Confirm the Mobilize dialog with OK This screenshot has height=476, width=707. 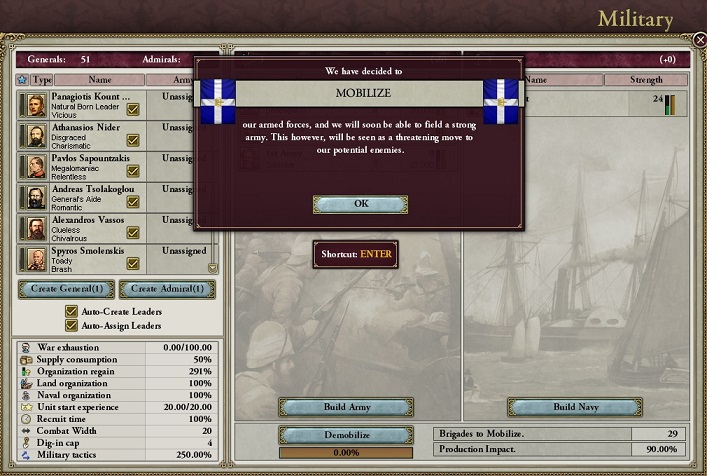(360, 204)
